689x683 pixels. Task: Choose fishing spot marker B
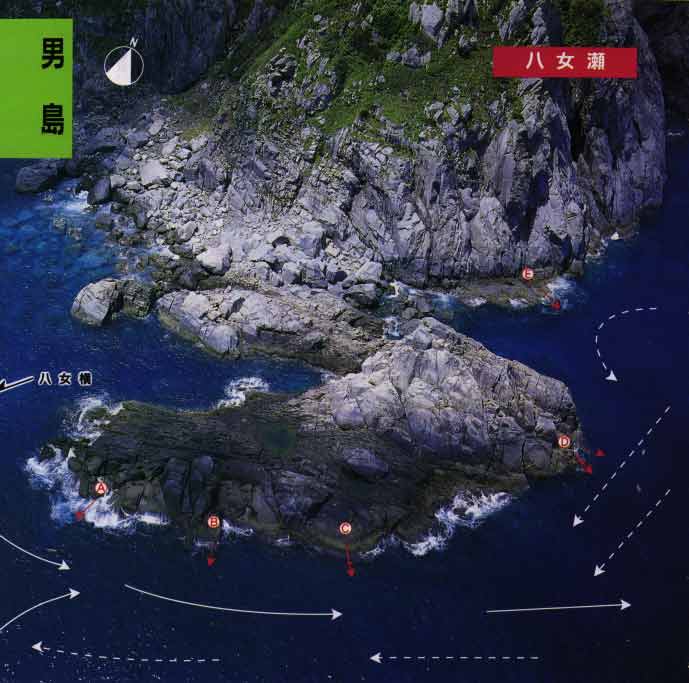213,521
